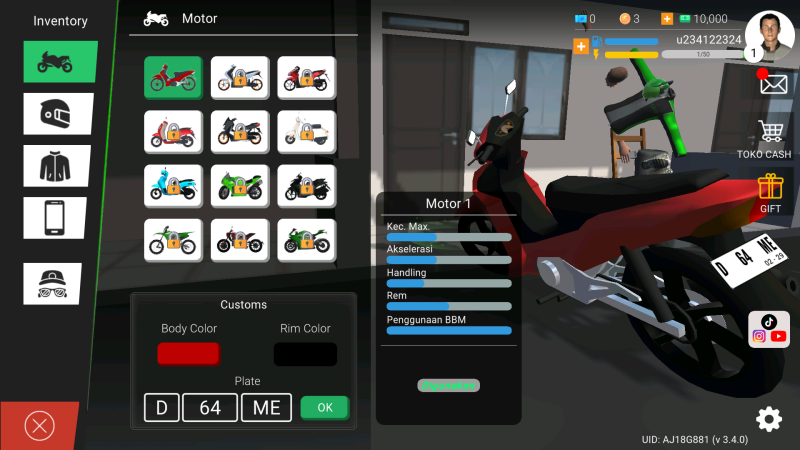Click the green Digunakan button

[x=448, y=385]
